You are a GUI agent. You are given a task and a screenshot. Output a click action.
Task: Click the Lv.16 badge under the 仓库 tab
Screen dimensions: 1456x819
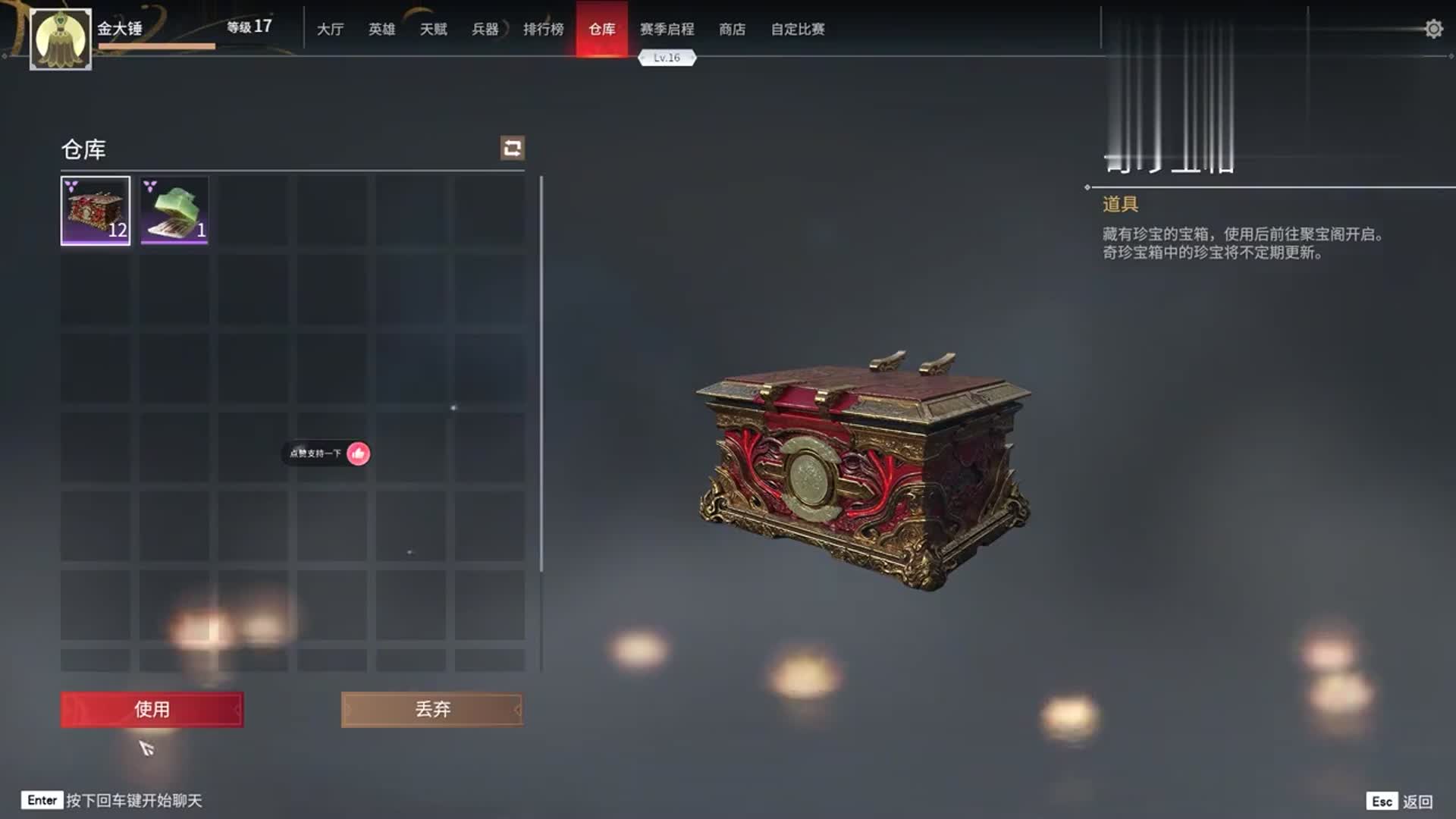(666, 56)
